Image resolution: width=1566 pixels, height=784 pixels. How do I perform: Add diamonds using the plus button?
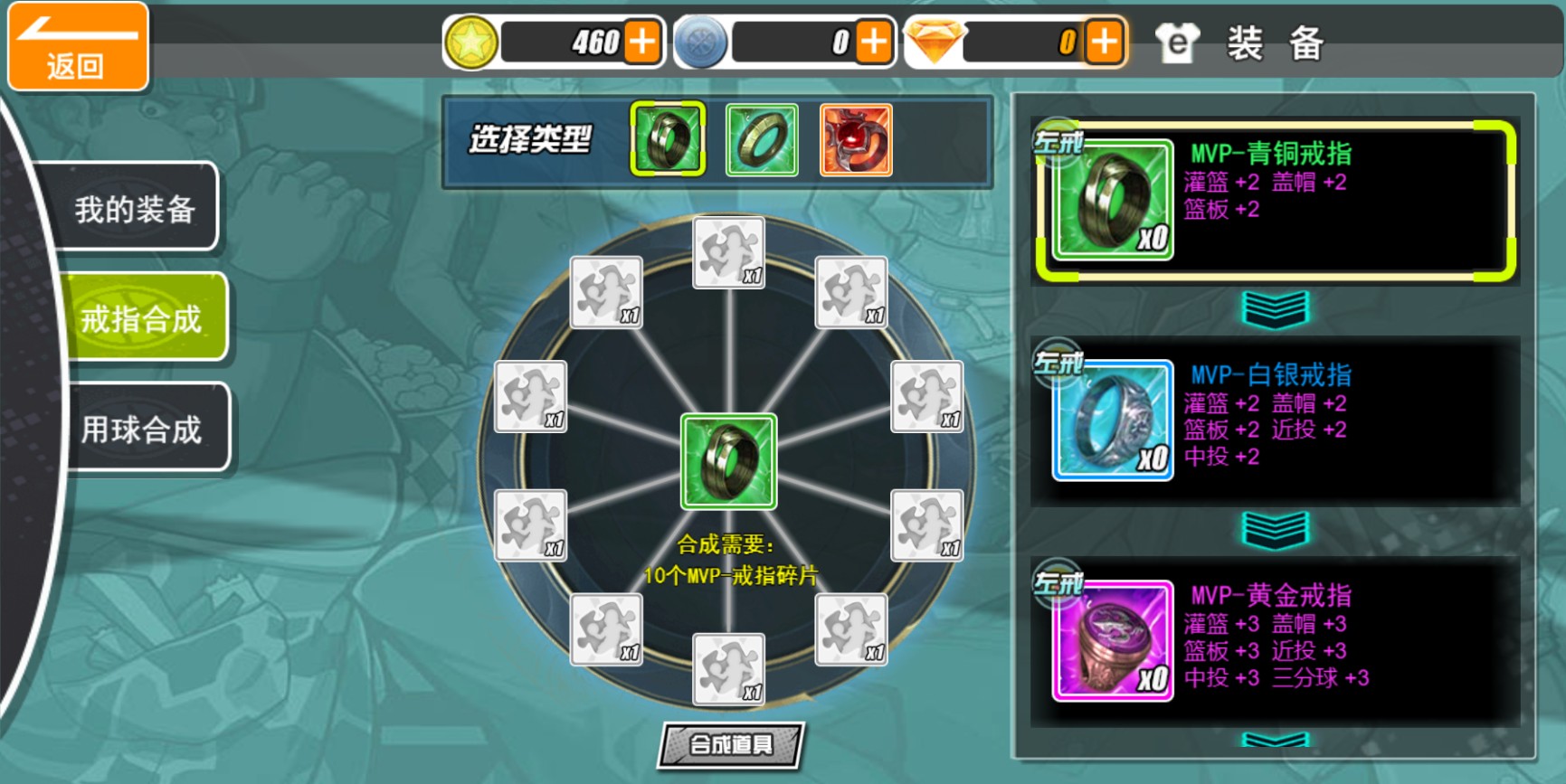pos(1105,42)
